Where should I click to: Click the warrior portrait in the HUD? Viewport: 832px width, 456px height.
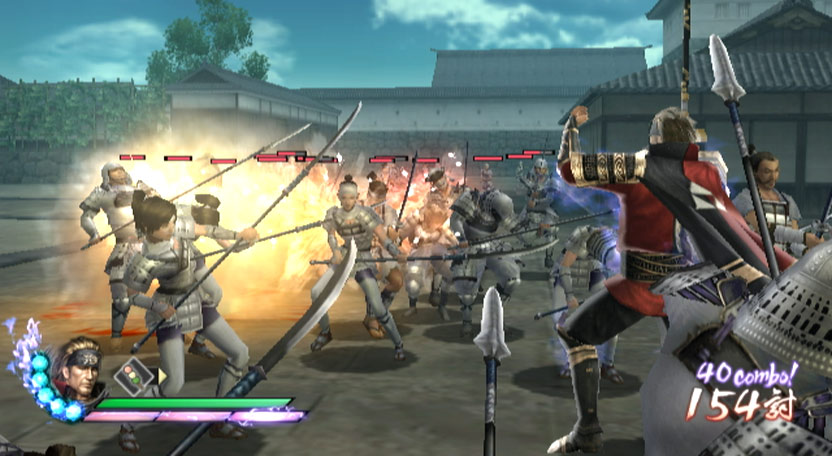click(80, 368)
